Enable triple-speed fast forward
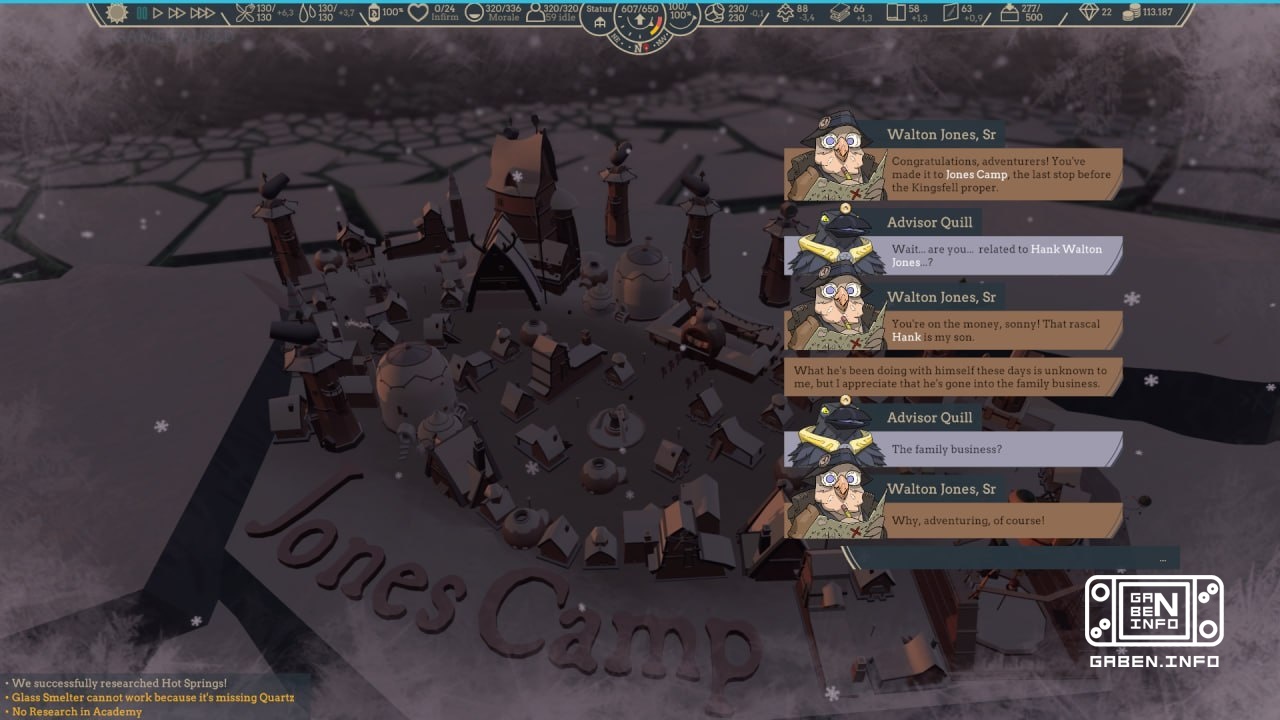The width and height of the screenshot is (1280, 720). click(200, 14)
